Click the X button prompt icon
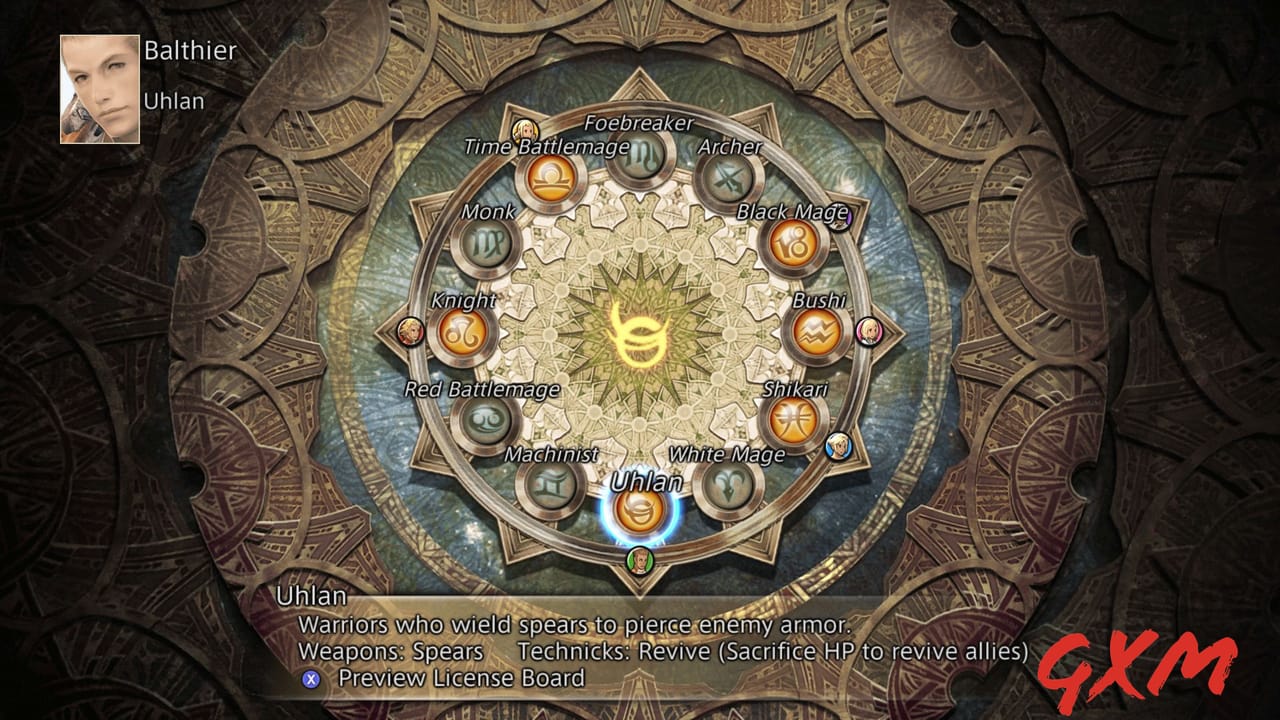Image resolution: width=1280 pixels, height=720 pixels. (x=310, y=677)
